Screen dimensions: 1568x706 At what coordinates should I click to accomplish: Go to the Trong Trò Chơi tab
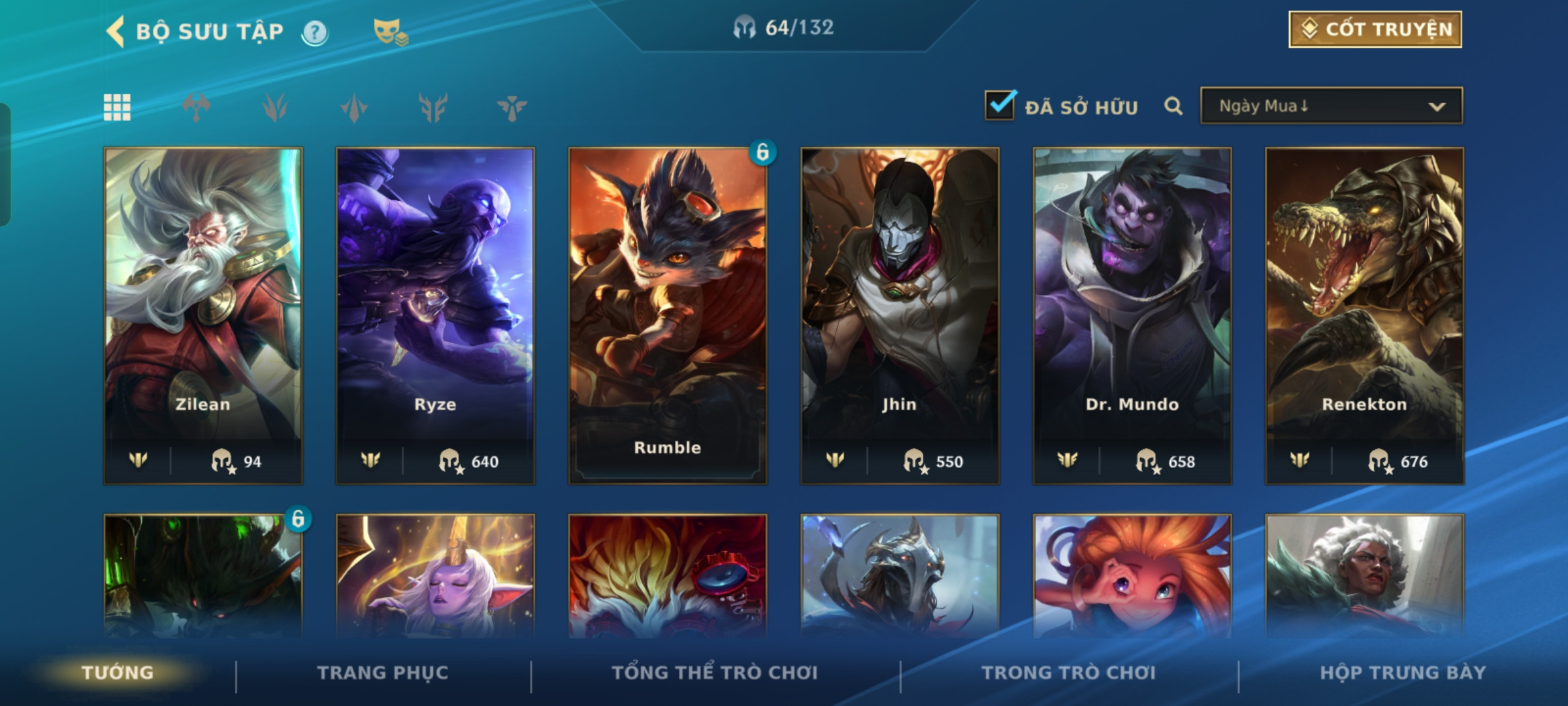(x=1068, y=673)
